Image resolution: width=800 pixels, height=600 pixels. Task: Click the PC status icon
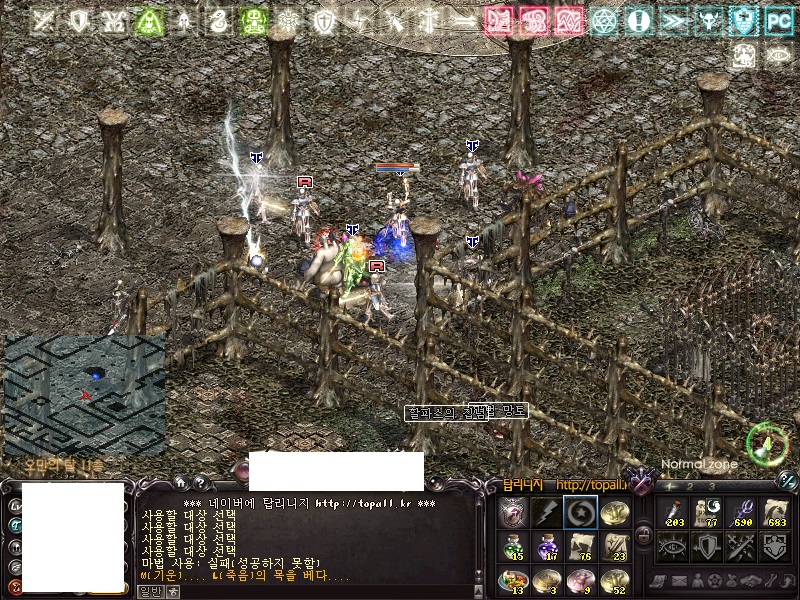[779, 20]
